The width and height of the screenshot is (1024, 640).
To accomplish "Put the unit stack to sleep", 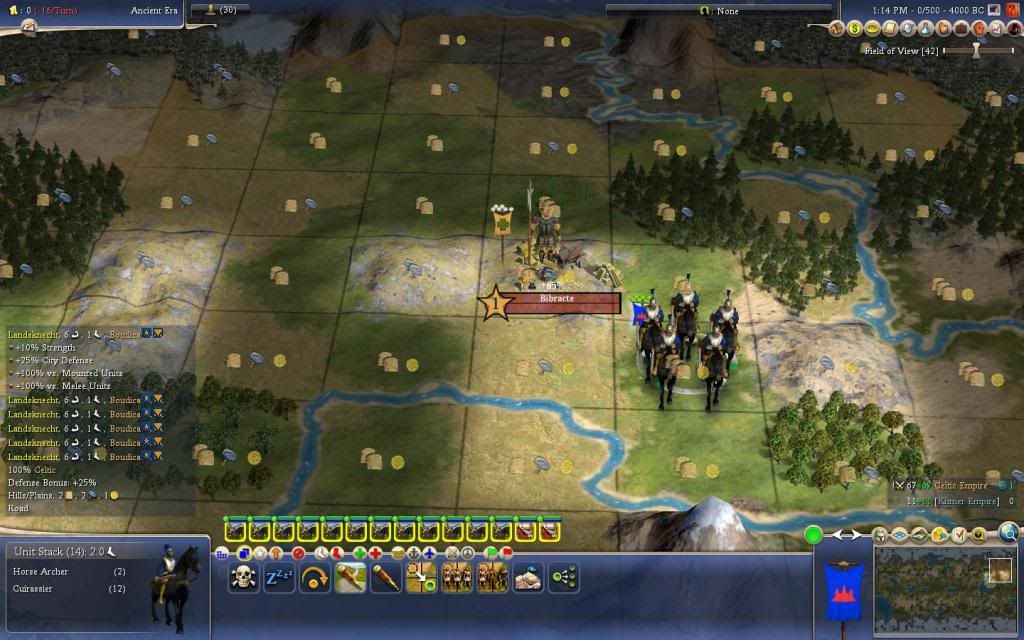I will click(x=279, y=577).
